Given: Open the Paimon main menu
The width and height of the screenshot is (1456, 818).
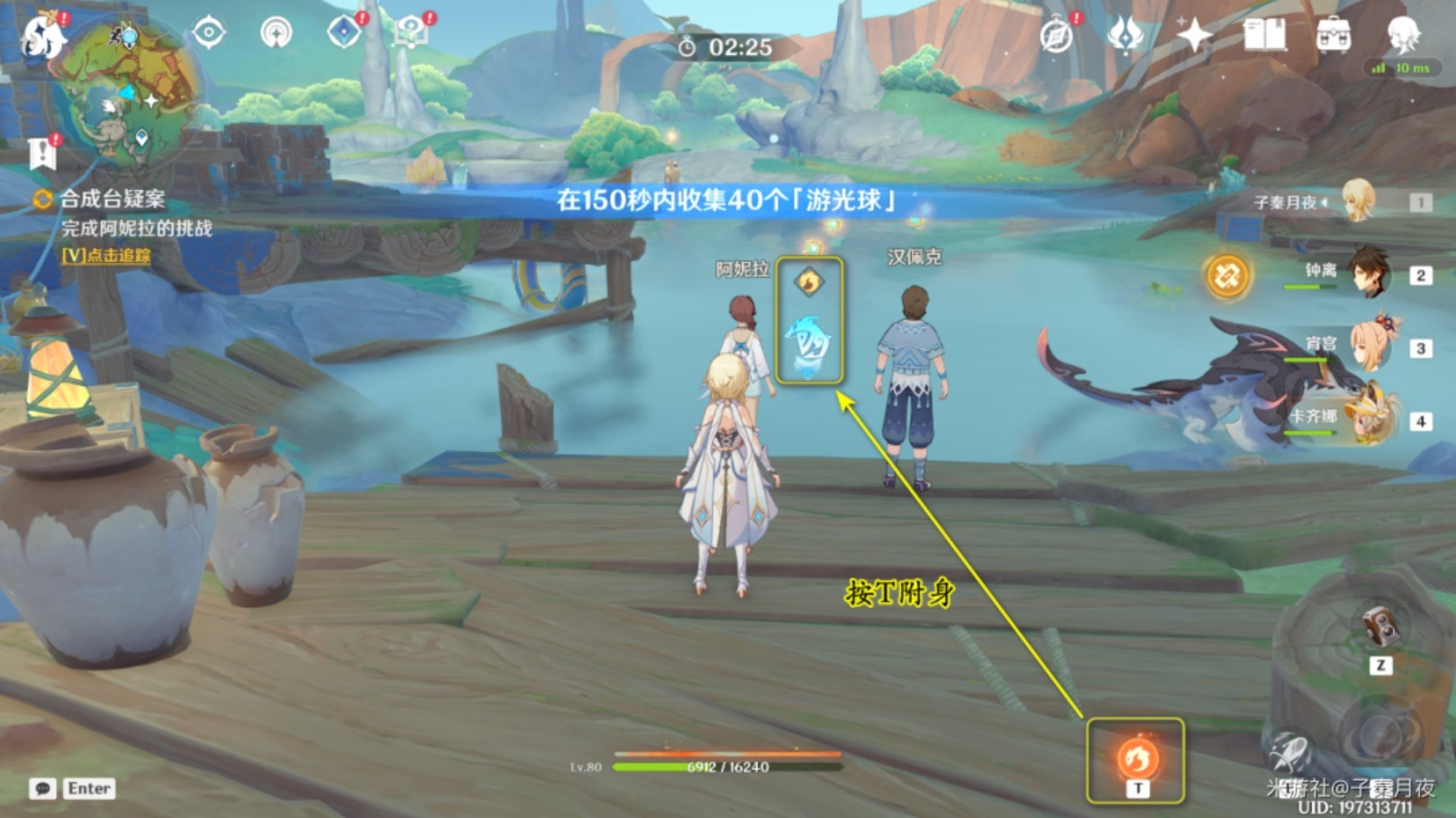Looking at the screenshot, I should coord(42,36).
